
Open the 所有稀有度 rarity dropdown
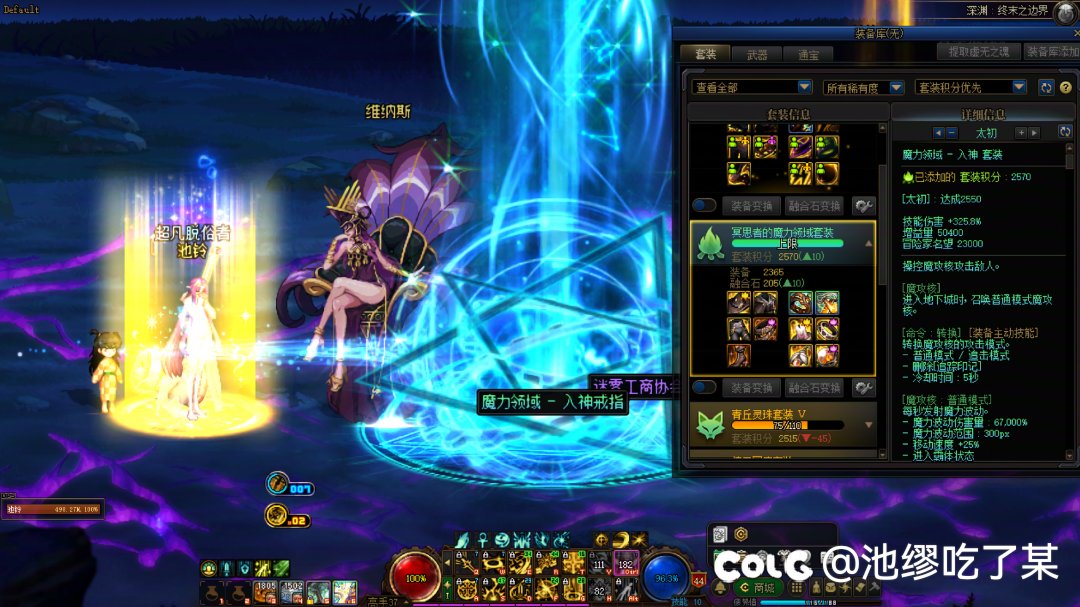coord(864,87)
